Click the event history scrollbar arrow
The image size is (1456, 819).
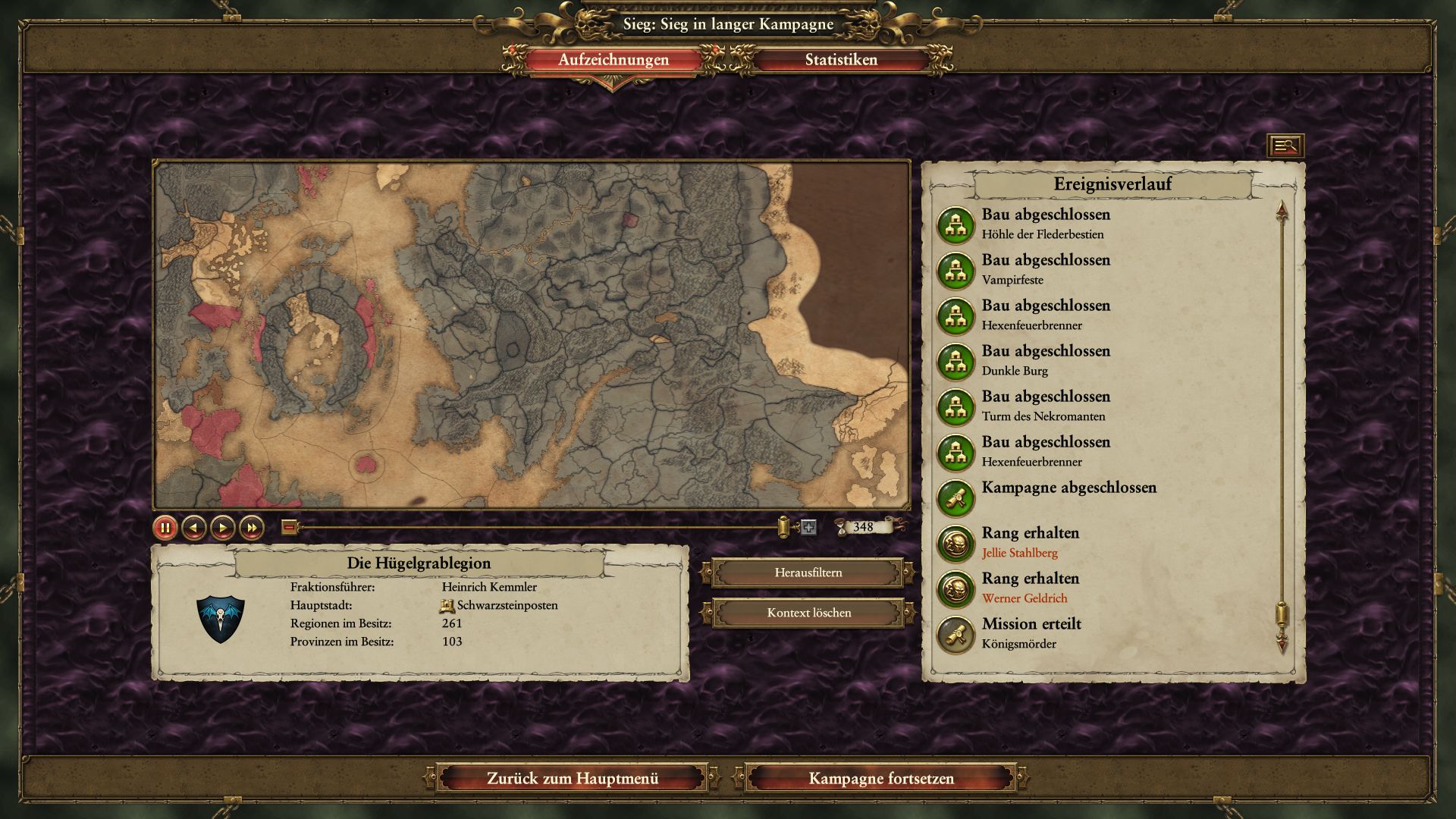(1282, 209)
